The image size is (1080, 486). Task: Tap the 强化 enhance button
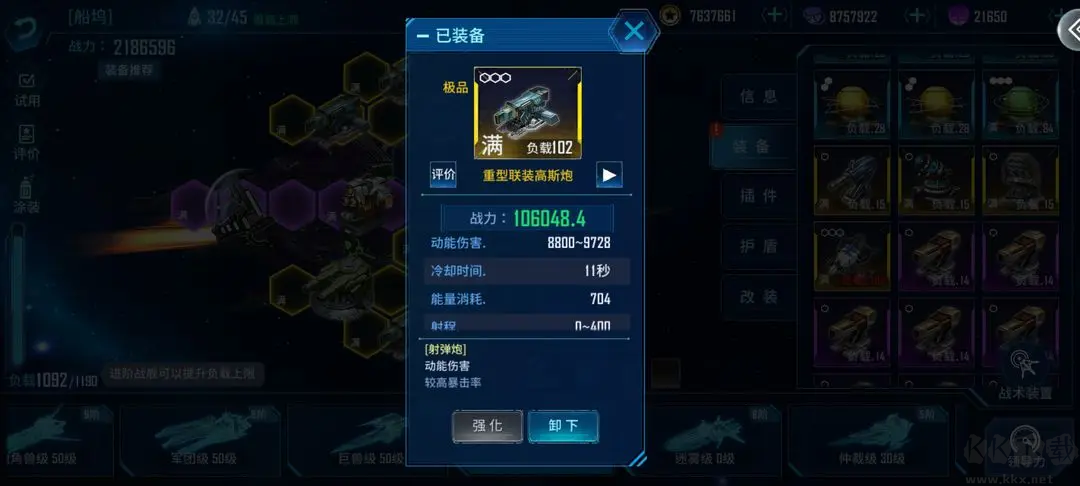click(x=487, y=425)
